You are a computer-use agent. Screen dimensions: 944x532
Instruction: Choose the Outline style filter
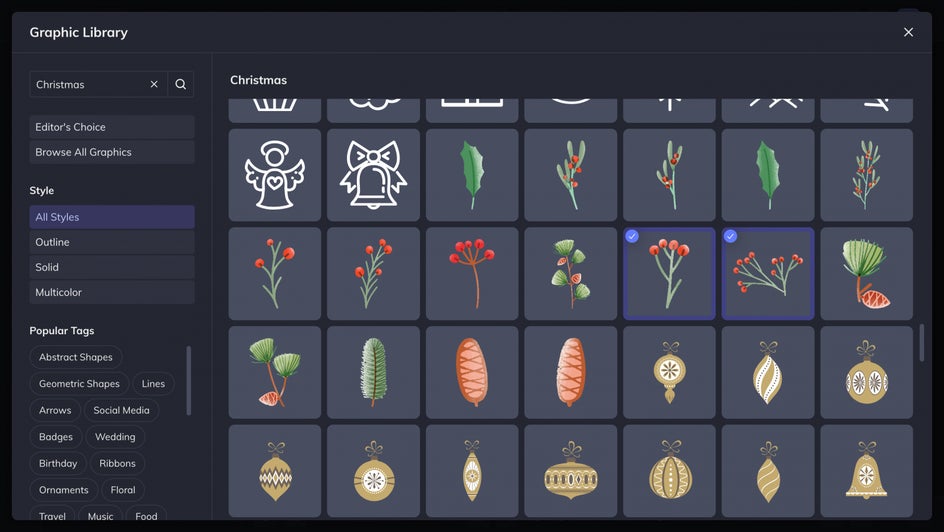pos(112,242)
